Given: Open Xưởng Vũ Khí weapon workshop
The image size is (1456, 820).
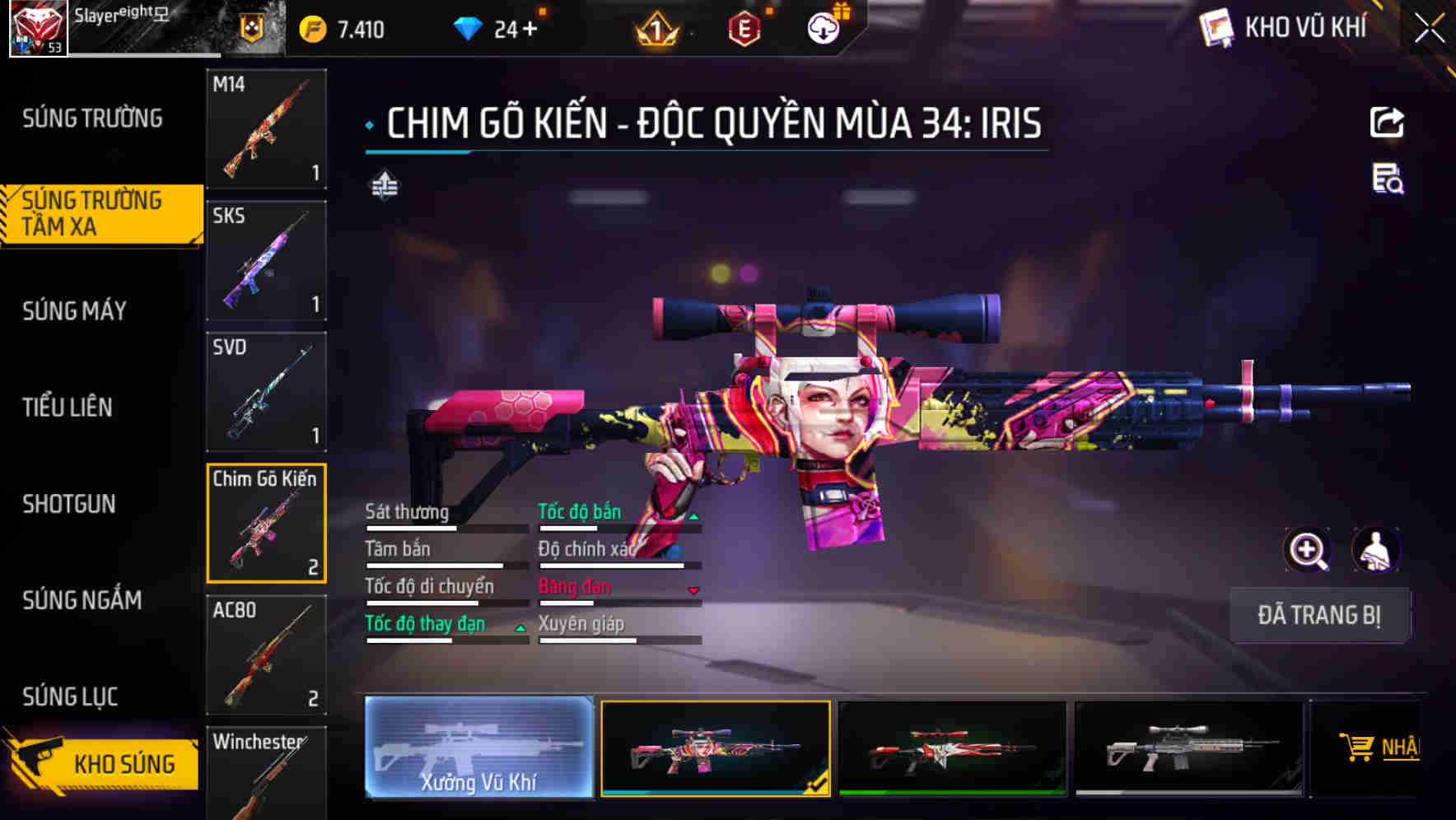Looking at the screenshot, I should [478, 749].
